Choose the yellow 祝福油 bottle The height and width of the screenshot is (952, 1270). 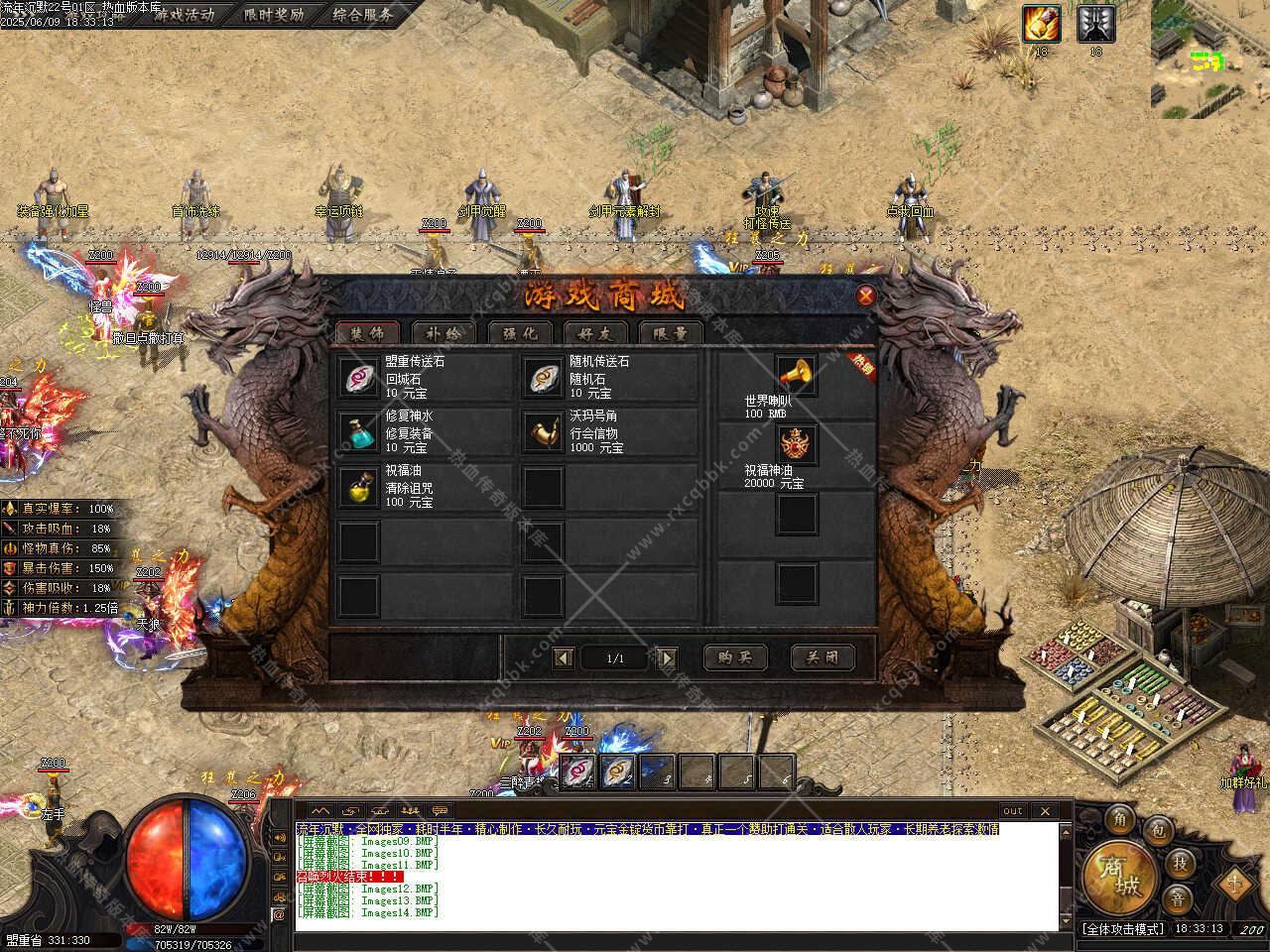(x=358, y=486)
